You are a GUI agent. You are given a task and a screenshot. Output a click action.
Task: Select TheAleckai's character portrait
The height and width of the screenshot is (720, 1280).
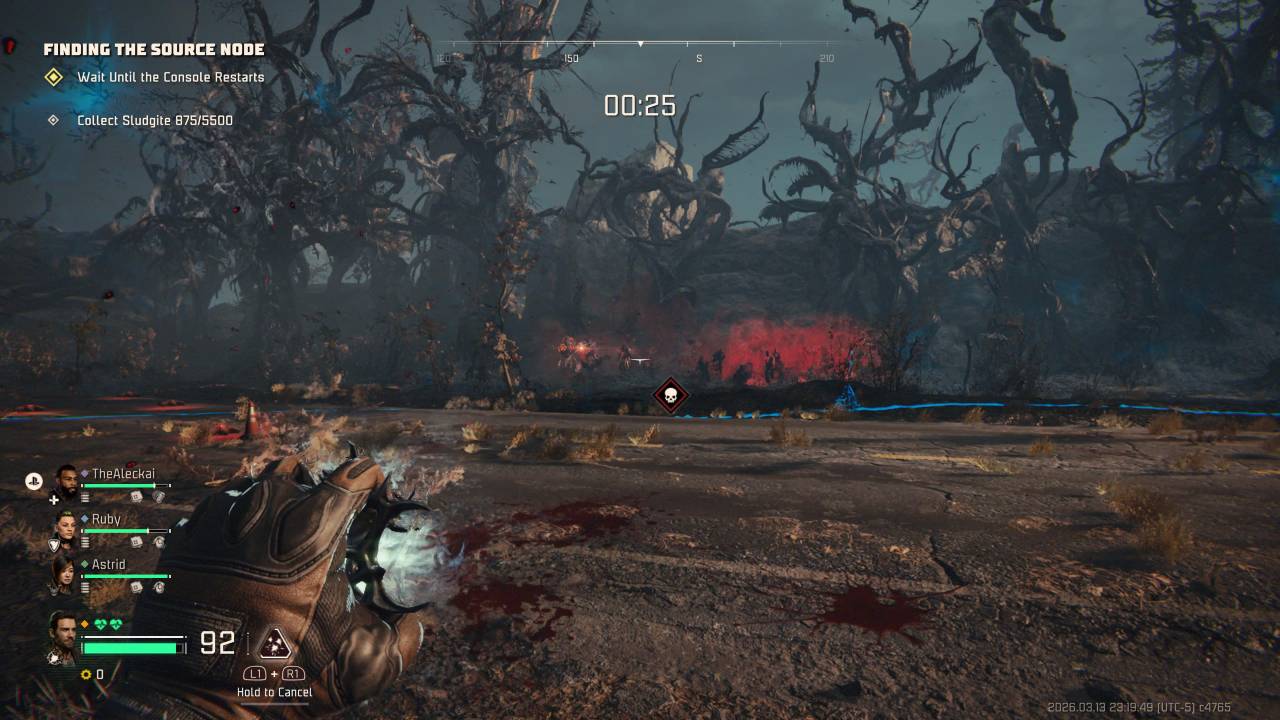pyautogui.click(x=68, y=481)
